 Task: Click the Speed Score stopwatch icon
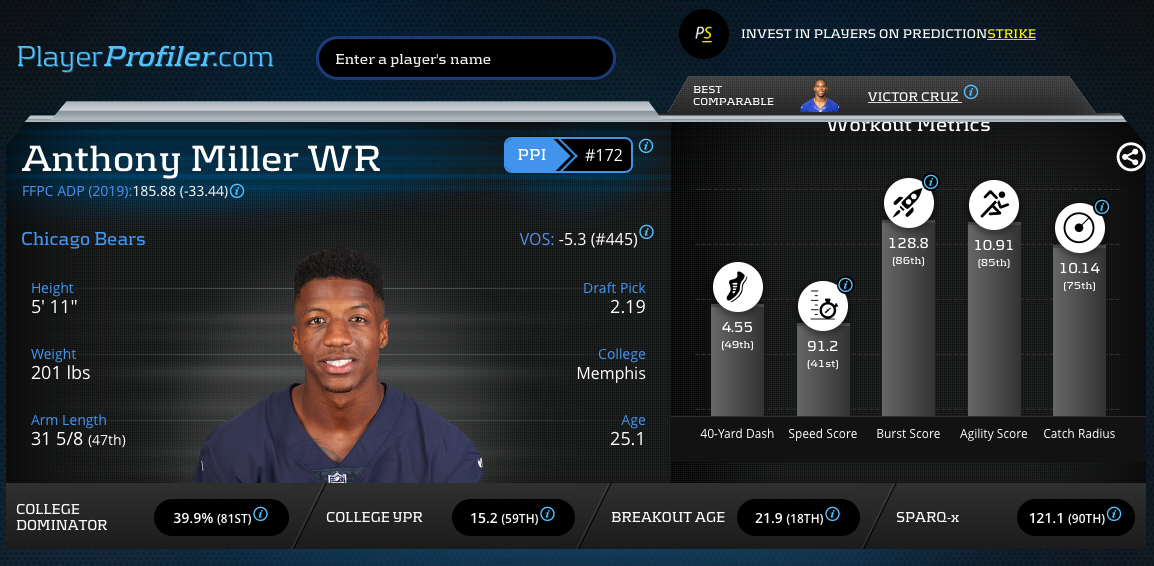[x=823, y=306]
